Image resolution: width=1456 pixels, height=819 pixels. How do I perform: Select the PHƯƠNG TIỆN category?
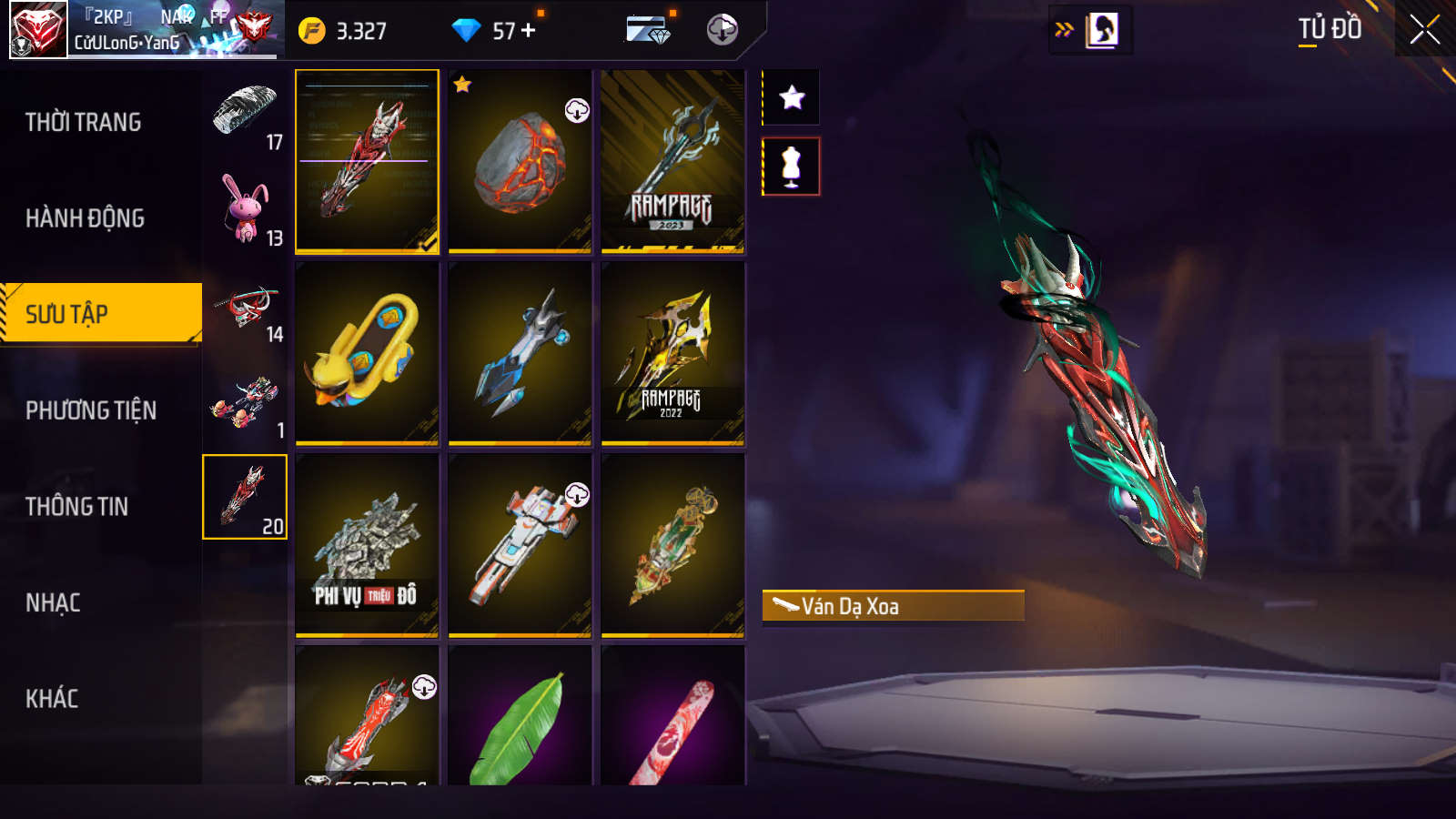pyautogui.click(x=91, y=410)
